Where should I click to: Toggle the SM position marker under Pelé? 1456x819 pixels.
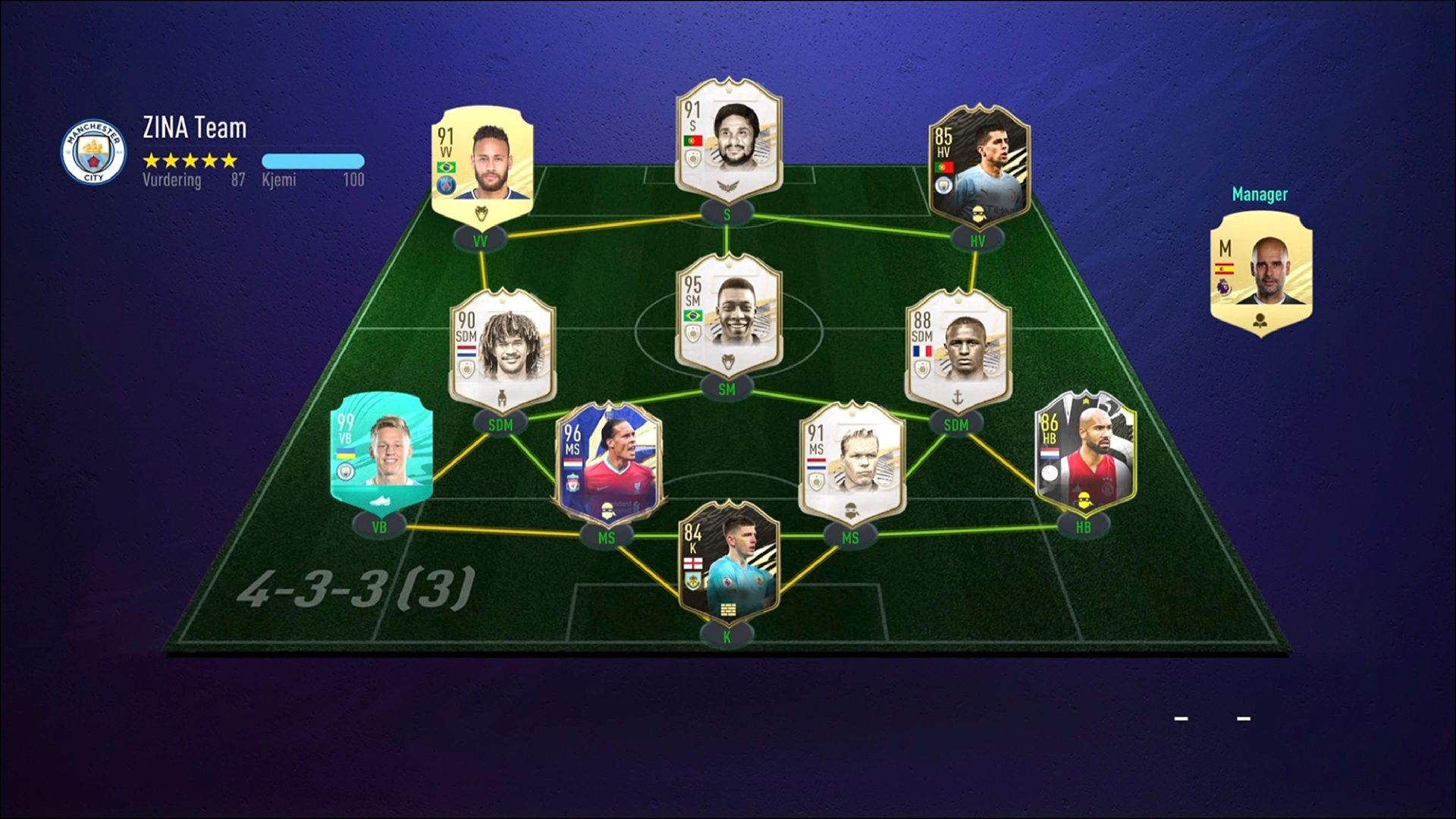tap(727, 386)
